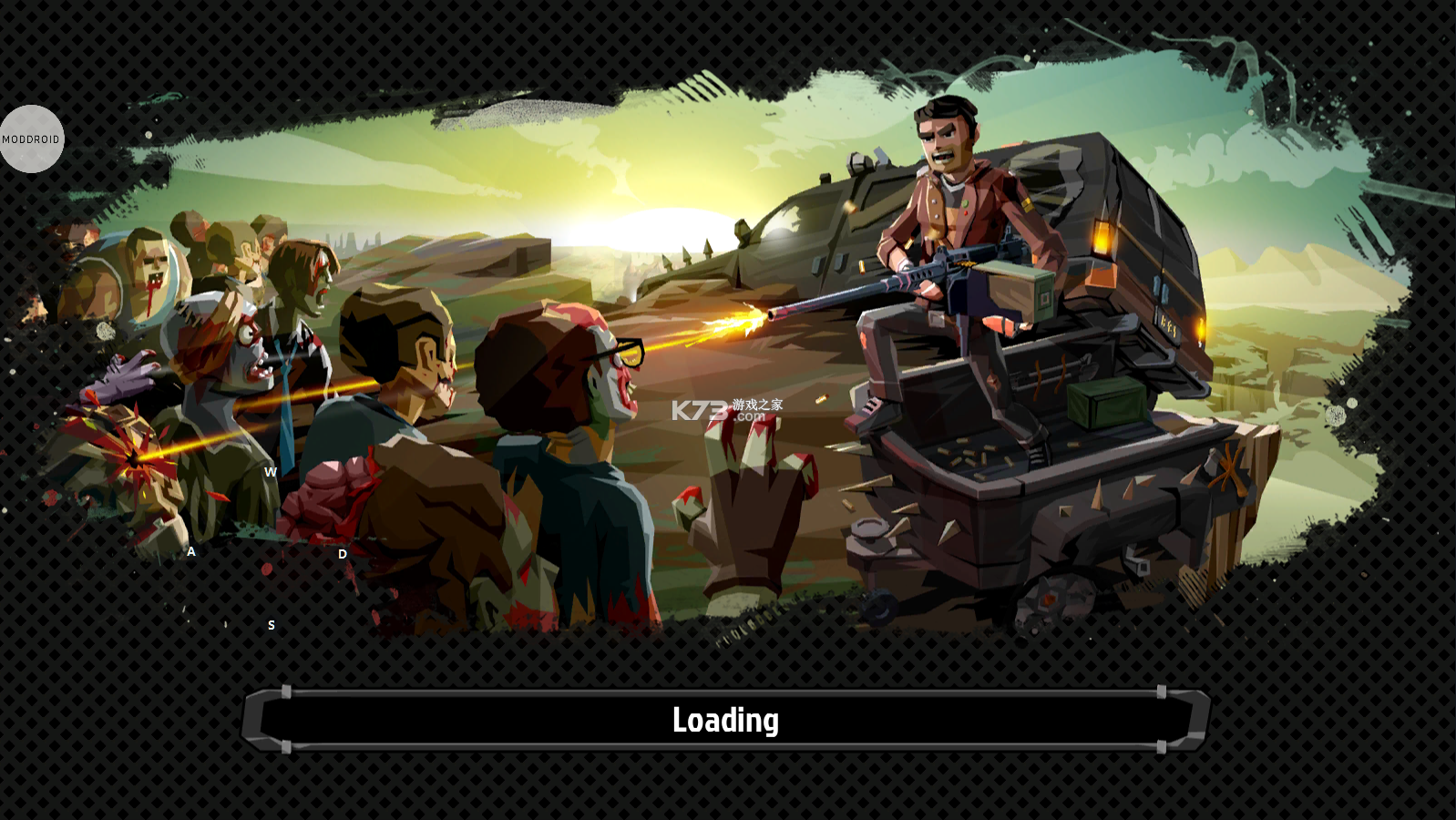Viewport: 1456px width, 820px height.
Task: Open the MODDROID floating overlay button
Action: (x=31, y=139)
